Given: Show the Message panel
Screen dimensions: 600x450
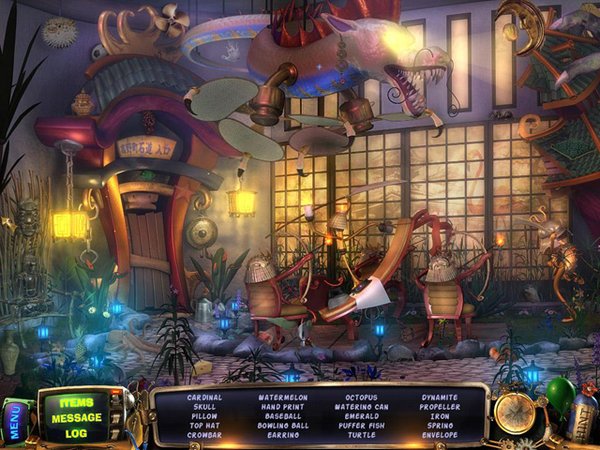Looking at the screenshot, I should (x=76, y=418).
